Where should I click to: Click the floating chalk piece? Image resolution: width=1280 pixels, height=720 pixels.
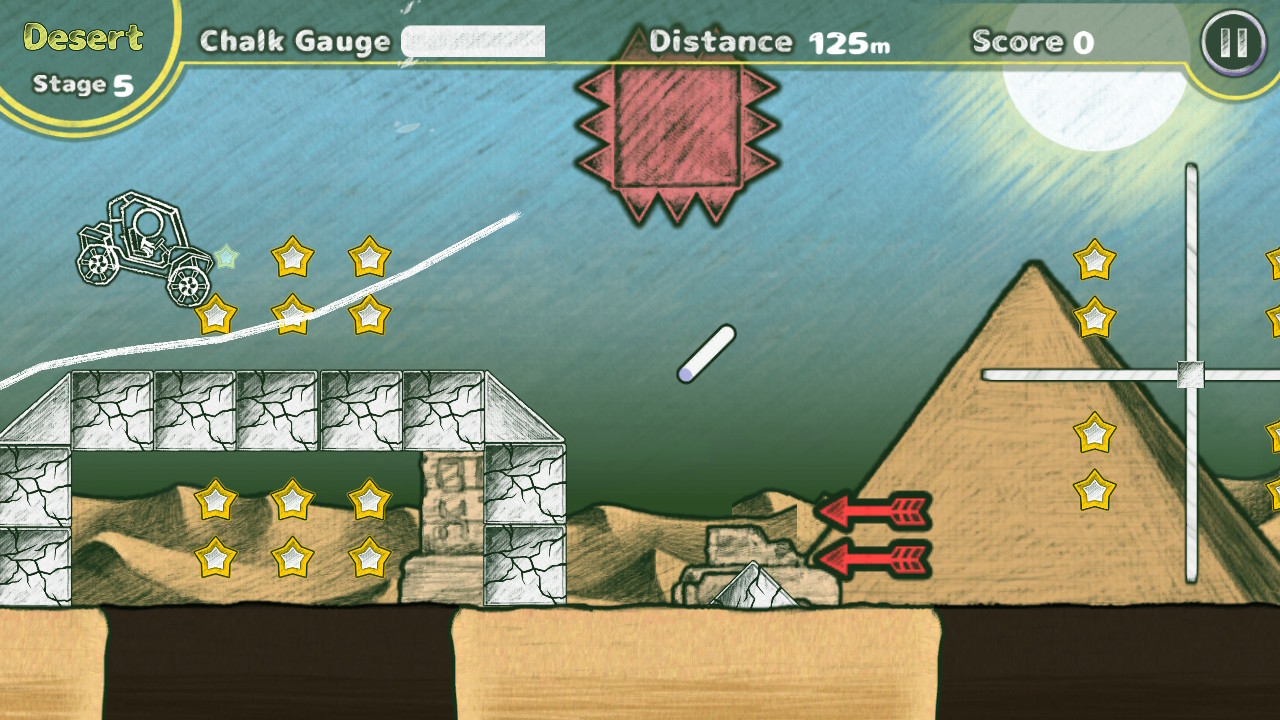705,355
